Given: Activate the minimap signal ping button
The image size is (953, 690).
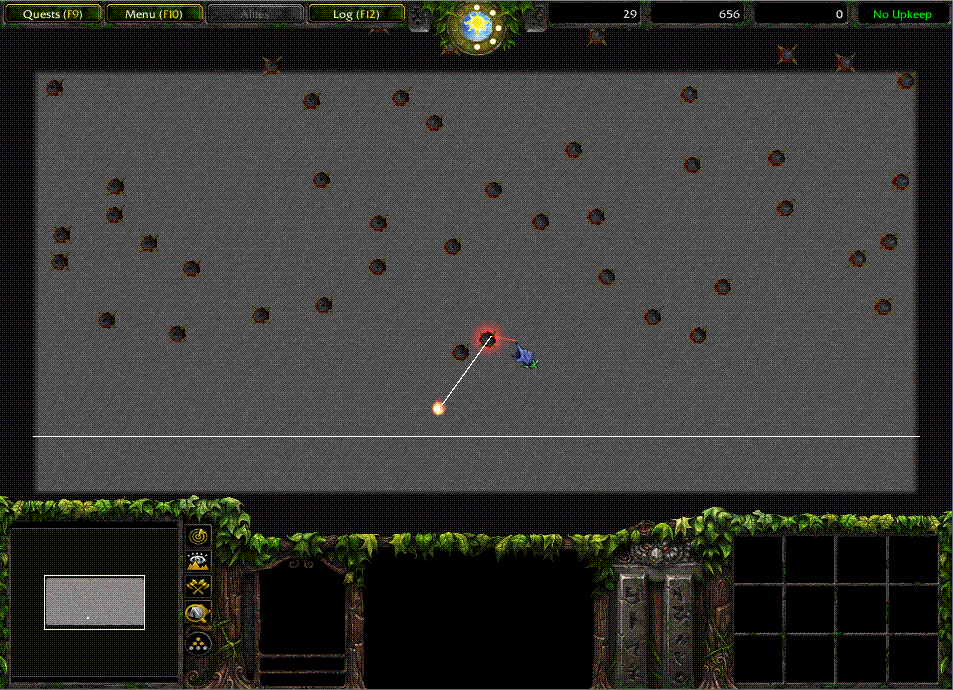Looking at the screenshot, I should point(198,536).
